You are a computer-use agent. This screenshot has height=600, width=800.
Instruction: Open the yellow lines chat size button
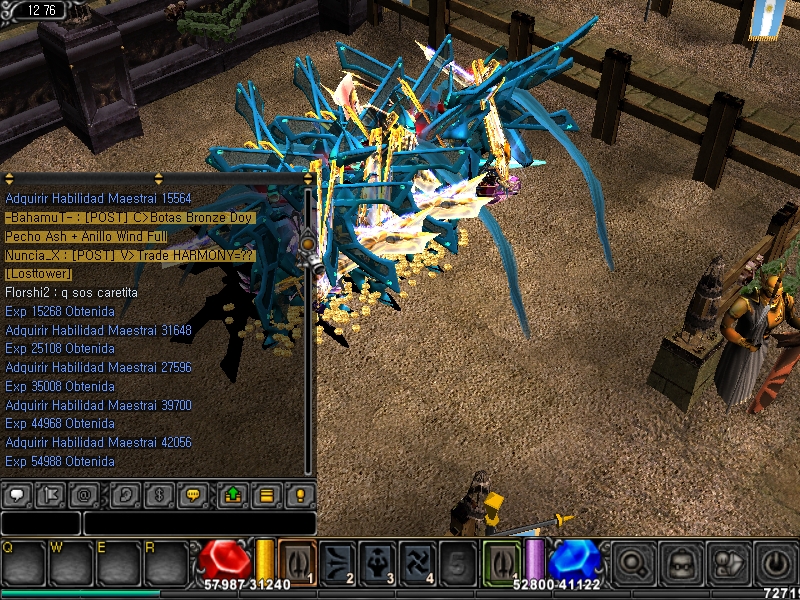coord(266,495)
